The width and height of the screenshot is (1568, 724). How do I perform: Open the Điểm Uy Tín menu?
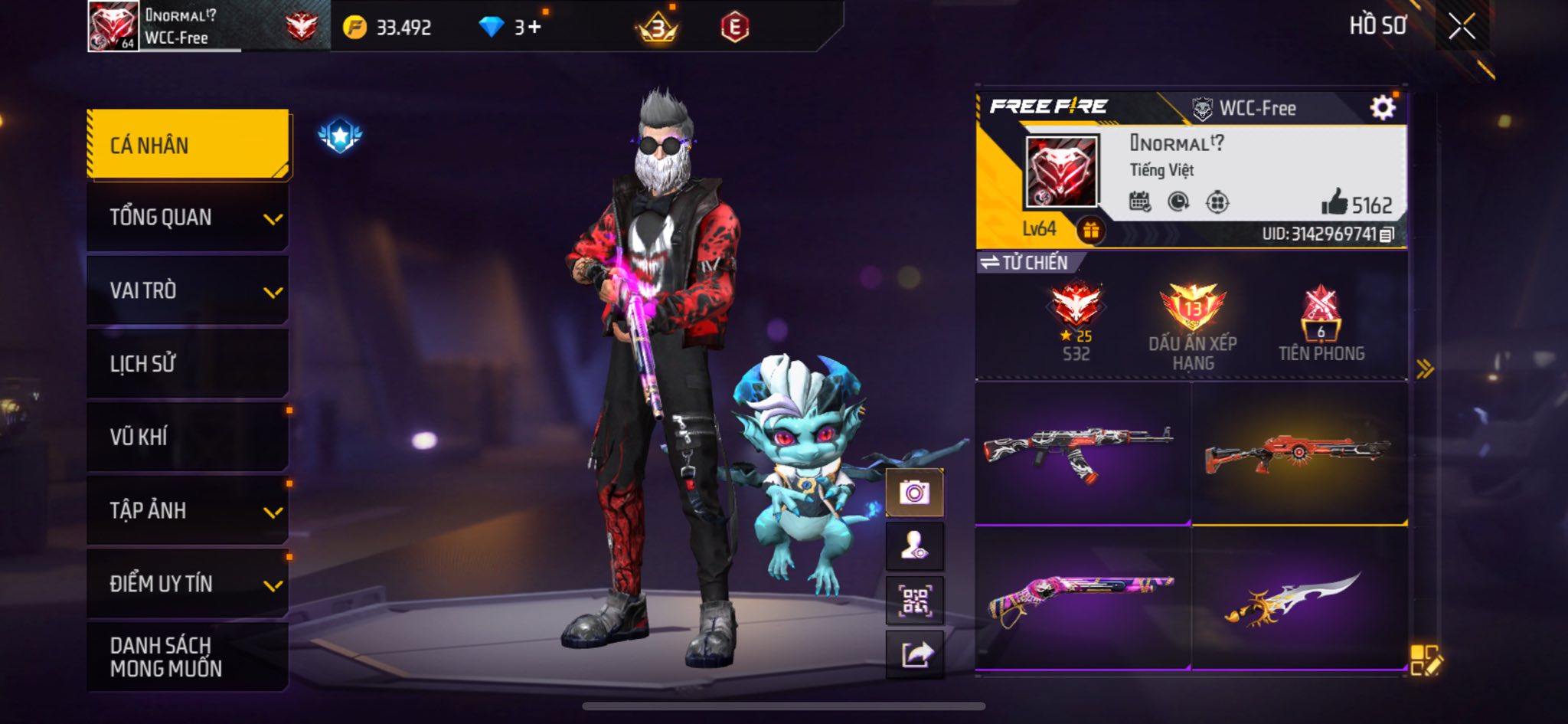(x=188, y=584)
